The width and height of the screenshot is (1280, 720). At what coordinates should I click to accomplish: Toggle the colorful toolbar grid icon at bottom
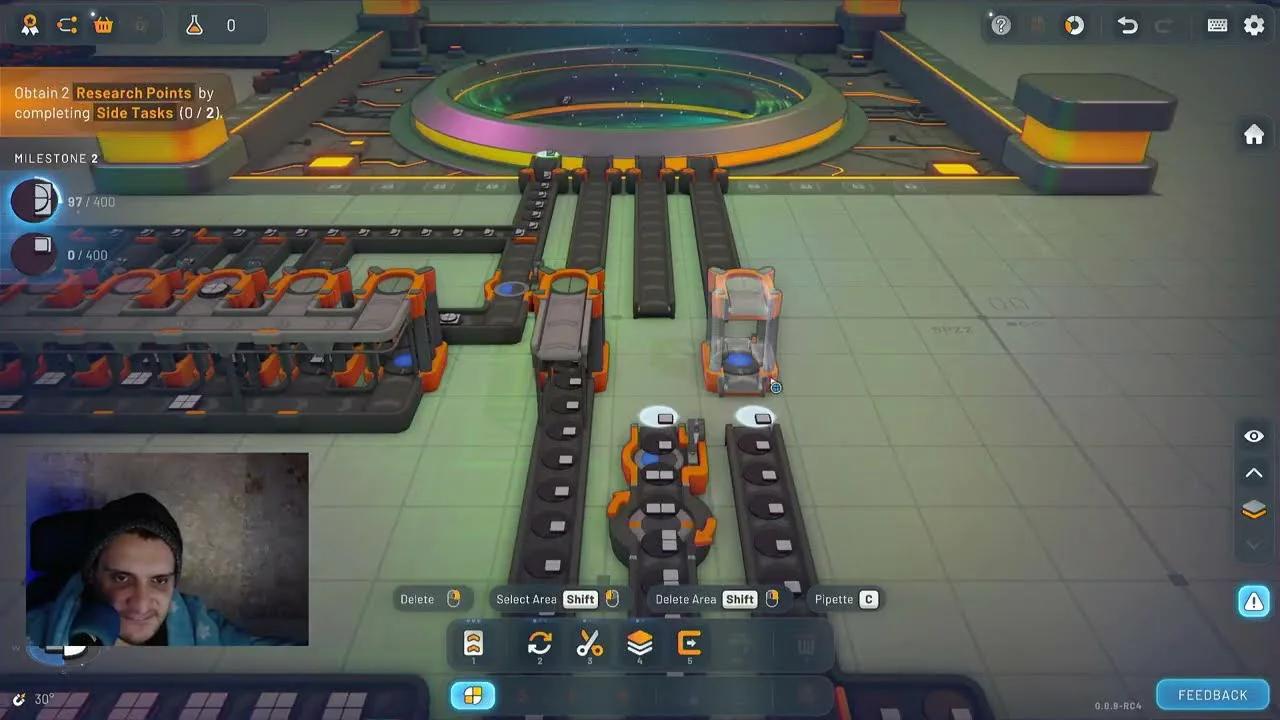pyautogui.click(x=472, y=694)
